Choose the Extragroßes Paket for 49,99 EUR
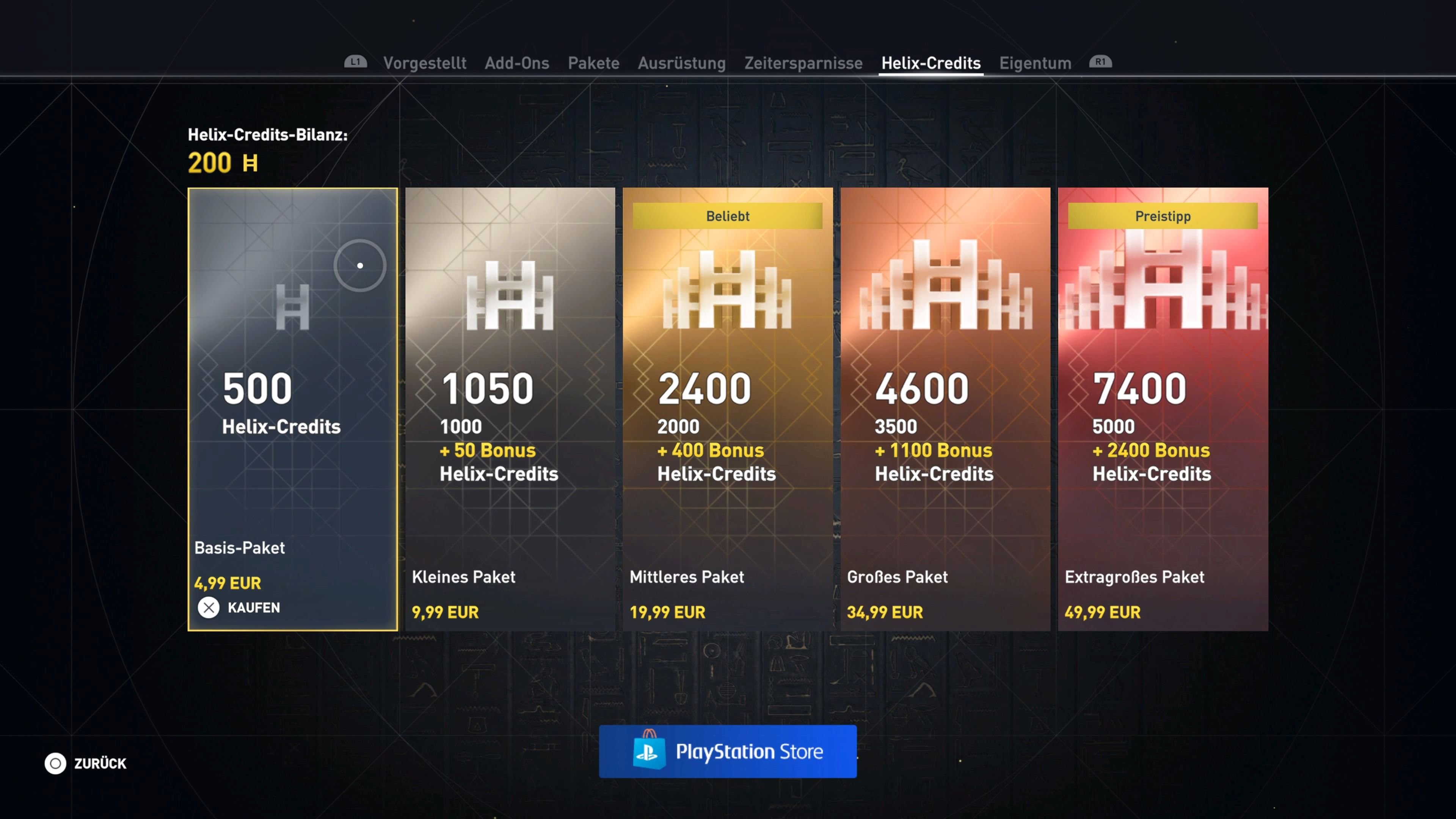 tap(1163, 409)
